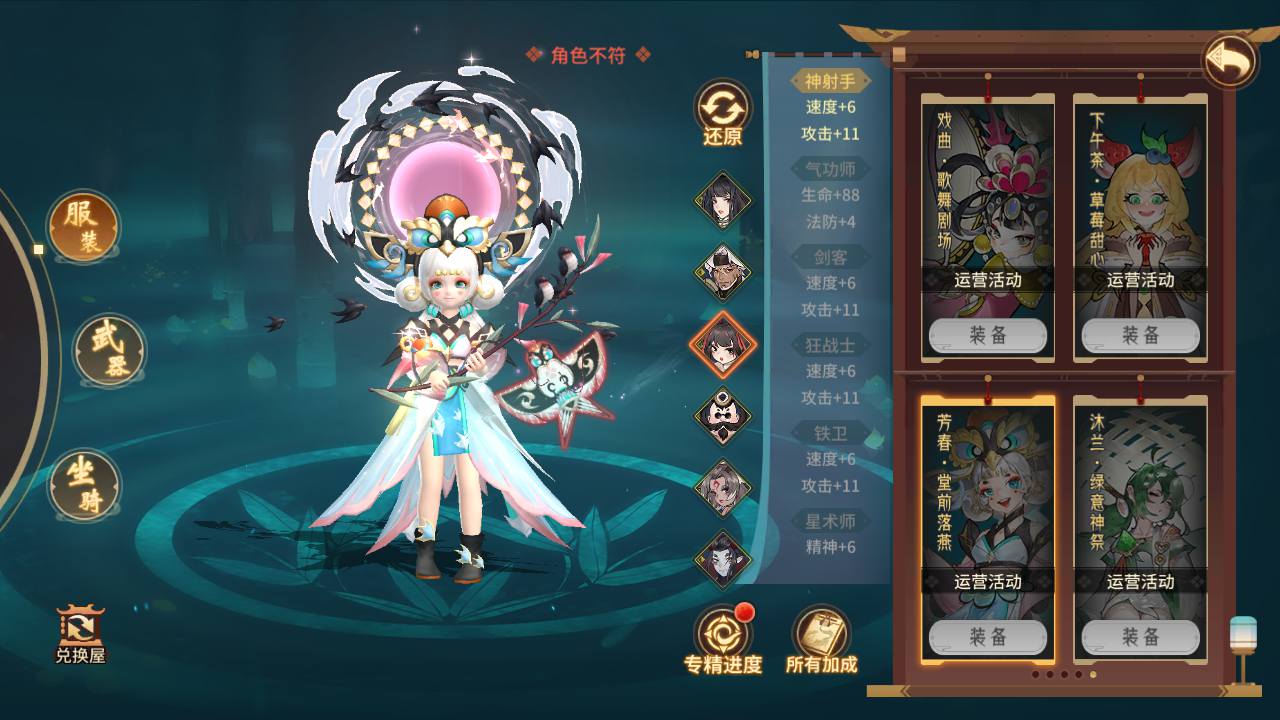The height and width of the screenshot is (720, 1280).
Task: Equip the 下午茶·草莓甜心 costume
Action: tap(1140, 336)
